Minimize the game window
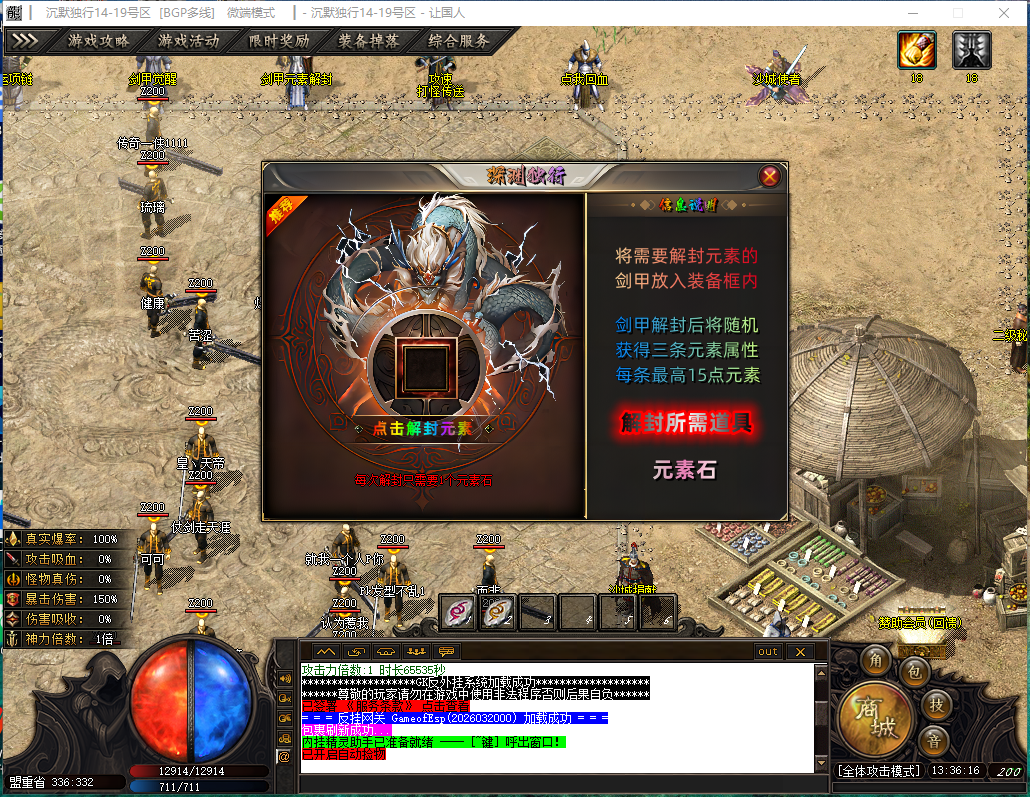This screenshot has height=797, width=1030. point(910,13)
